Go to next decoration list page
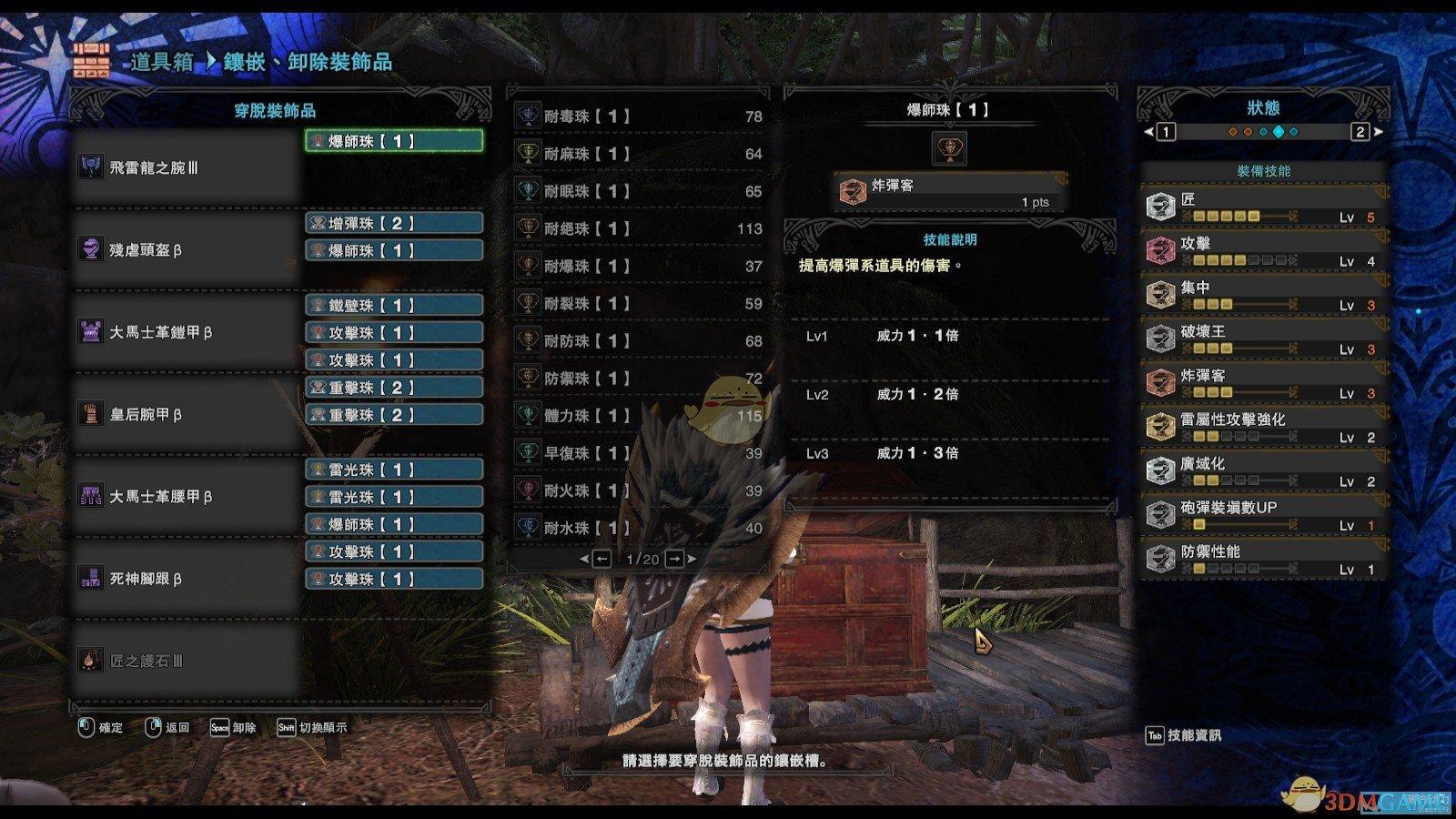Image resolution: width=1456 pixels, height=819 pixels. [x=675, y=559]
